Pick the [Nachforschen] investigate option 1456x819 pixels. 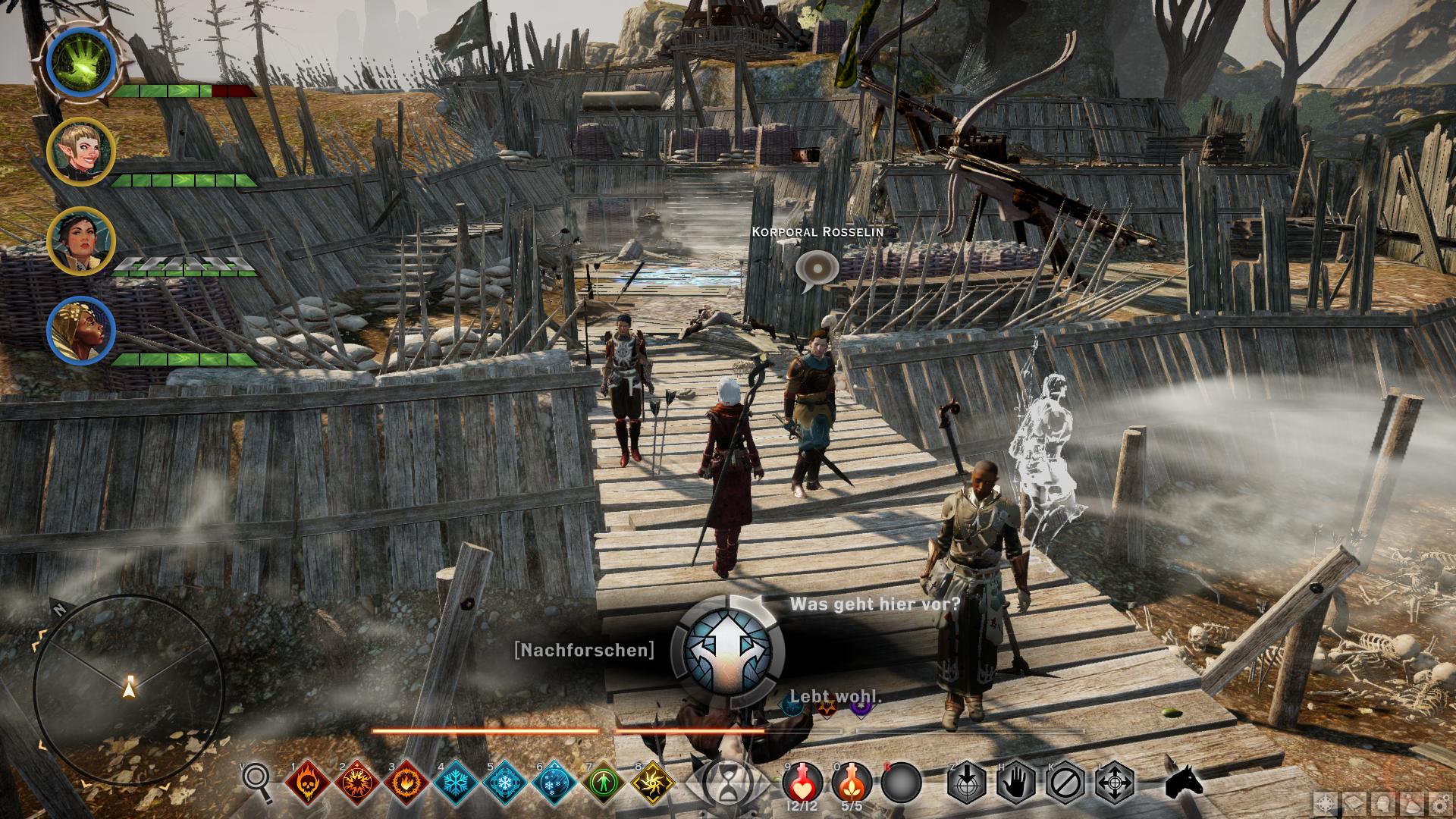point(584,650)
